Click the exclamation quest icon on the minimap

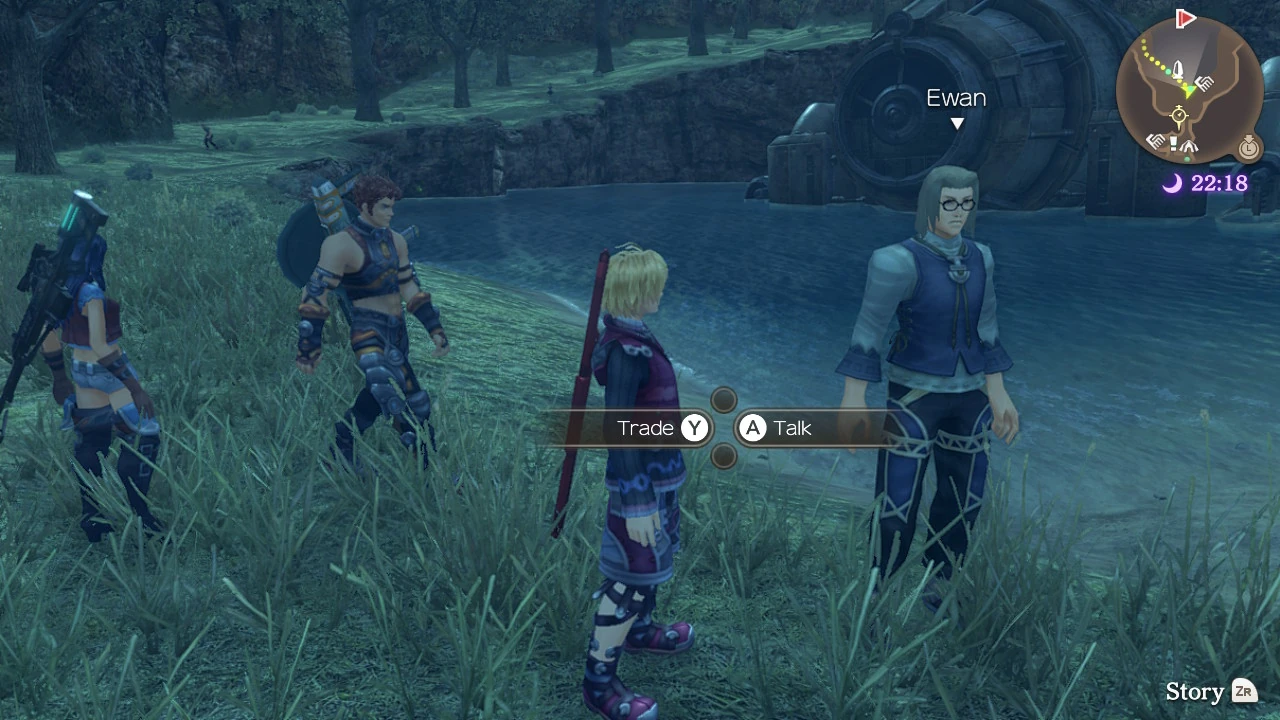coord(1173,144)
